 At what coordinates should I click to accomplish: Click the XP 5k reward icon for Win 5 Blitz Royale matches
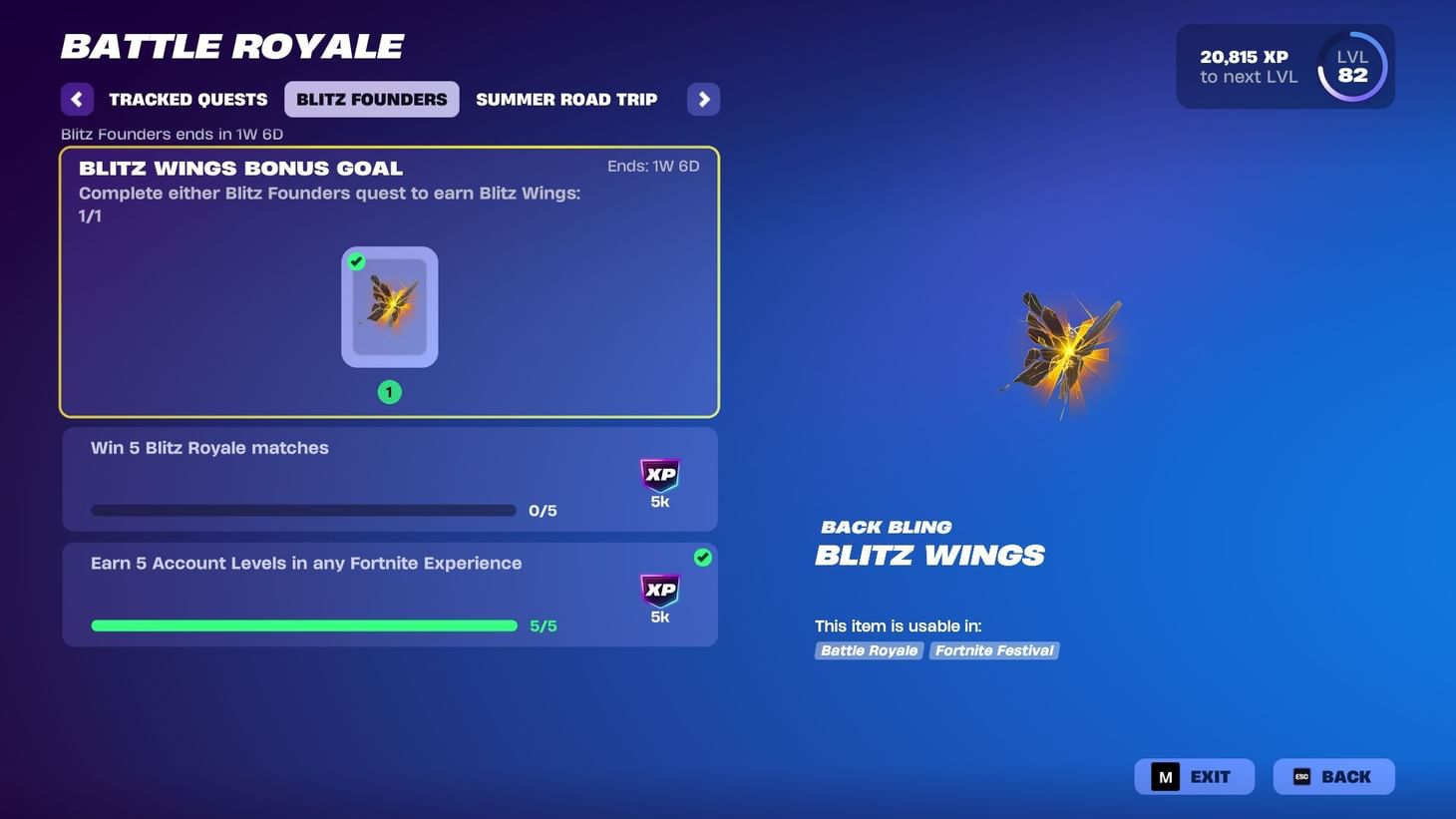coord(659,475)
